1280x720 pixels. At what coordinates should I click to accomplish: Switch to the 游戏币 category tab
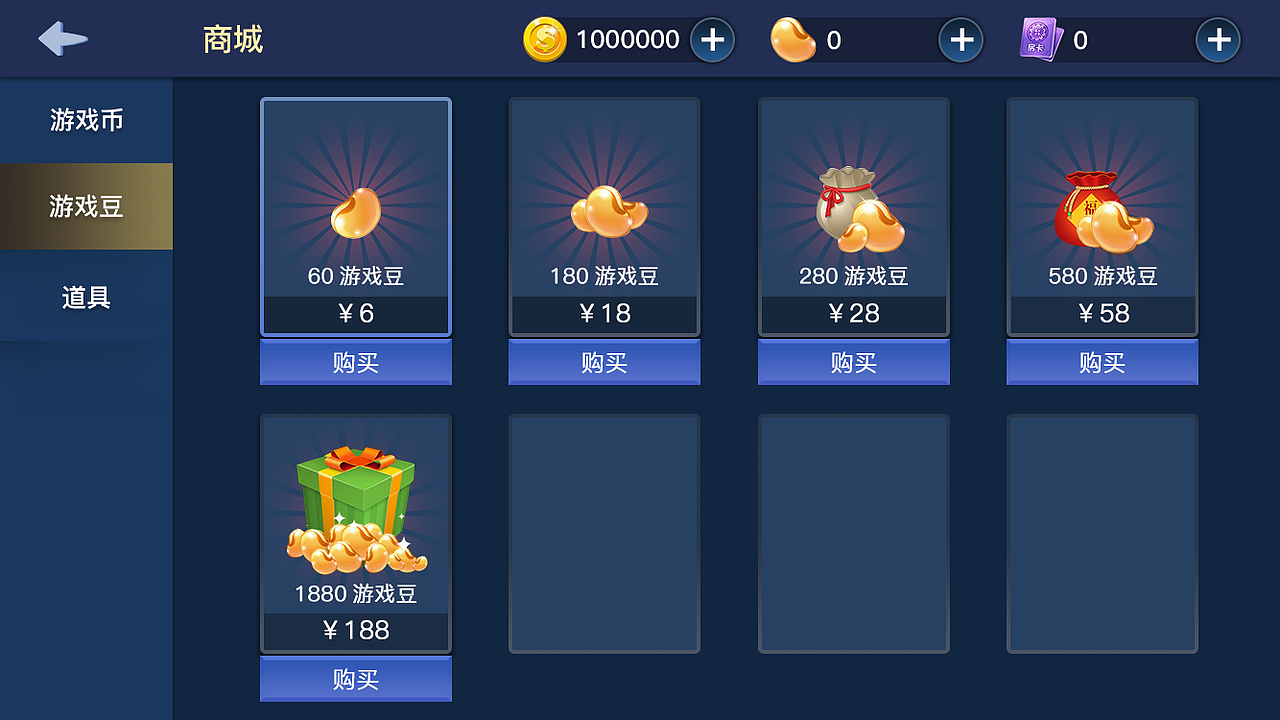tap(86, 120)
